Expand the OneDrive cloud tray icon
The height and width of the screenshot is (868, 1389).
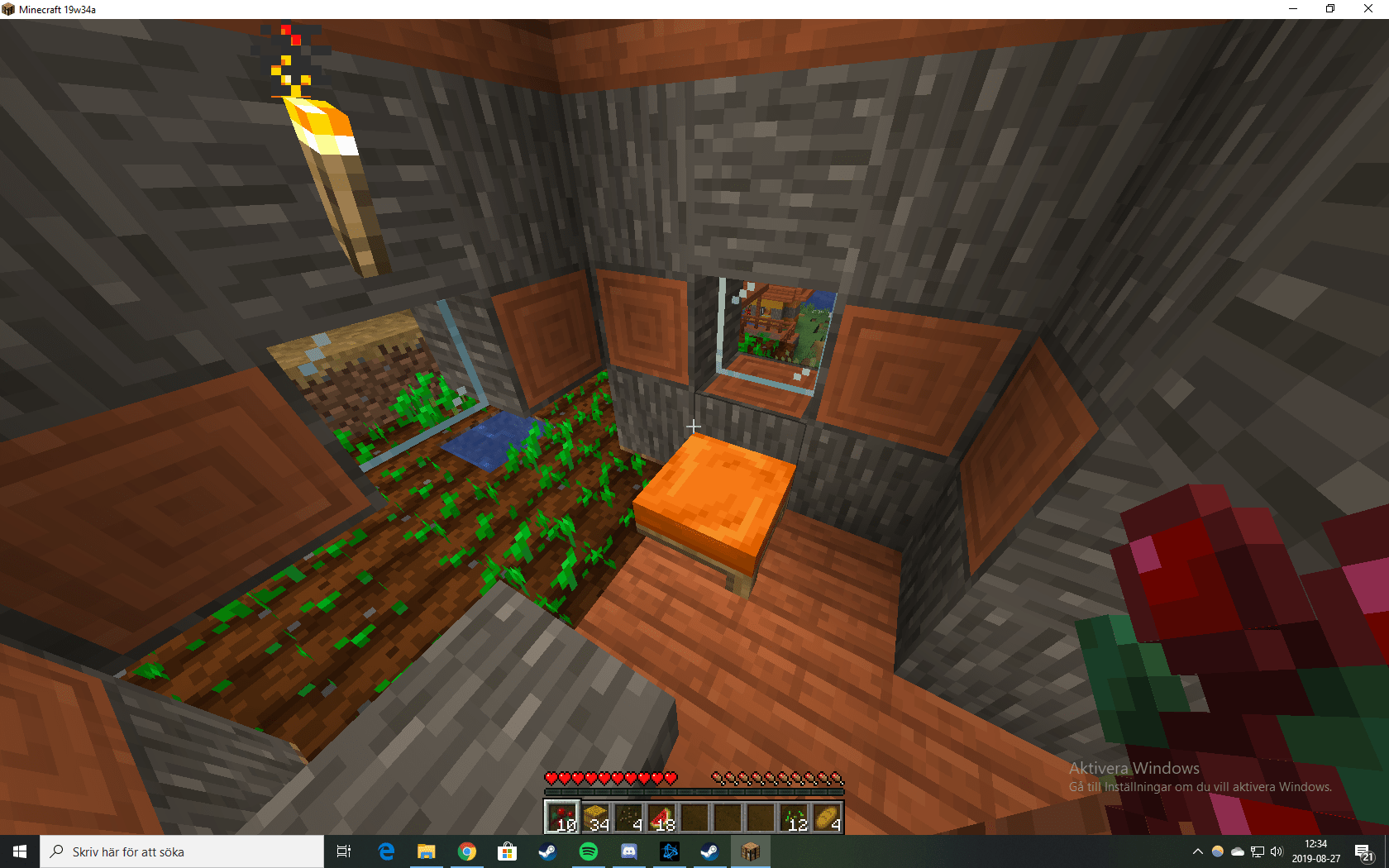pyautogui.click(x=1237, y=851)
